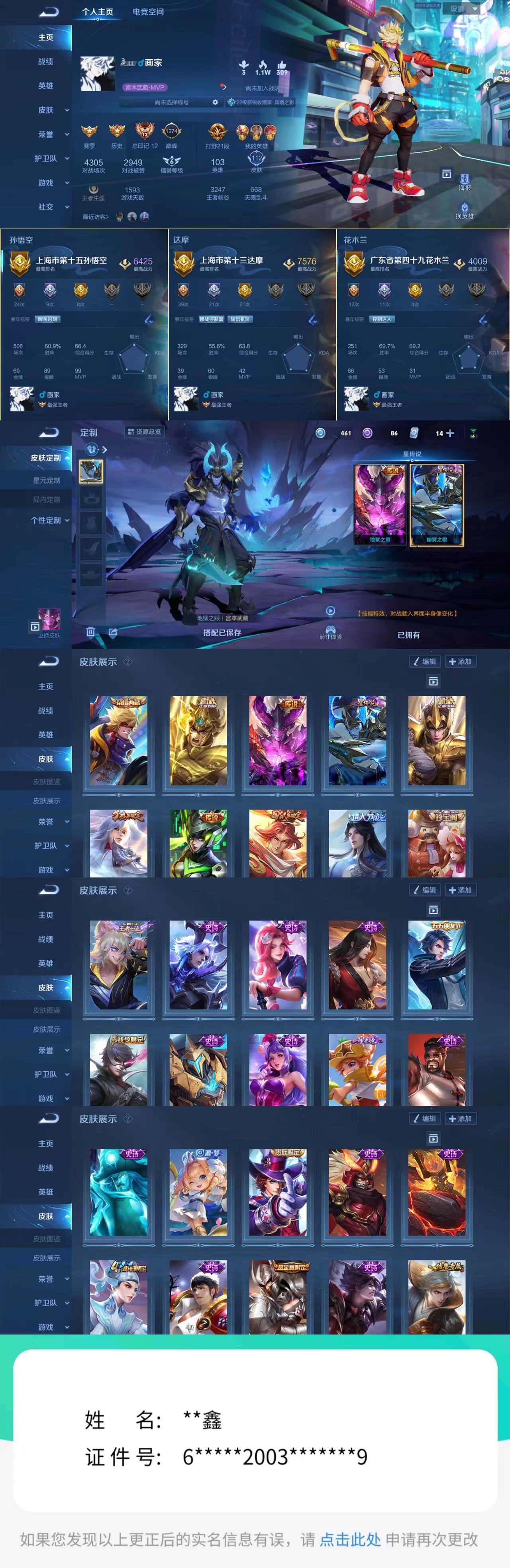Click the 编辑 button in 皮肤展示
The image size is (510, 1568).
coord(425,662)
